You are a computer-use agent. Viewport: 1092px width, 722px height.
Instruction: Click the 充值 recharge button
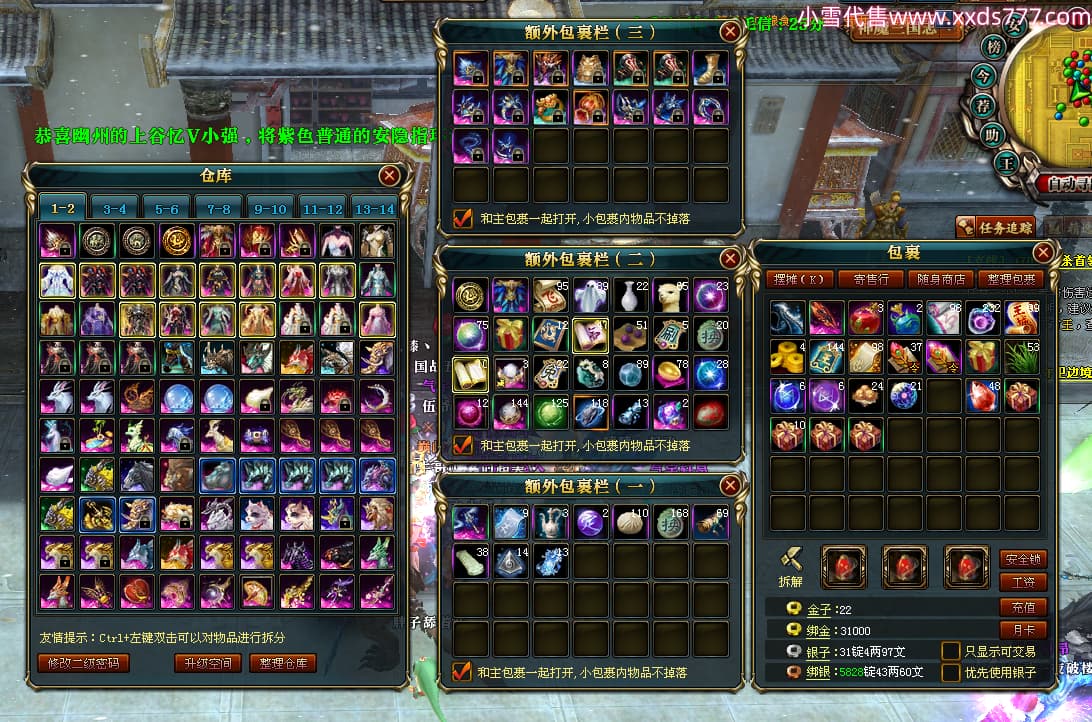pos(1023,607)
